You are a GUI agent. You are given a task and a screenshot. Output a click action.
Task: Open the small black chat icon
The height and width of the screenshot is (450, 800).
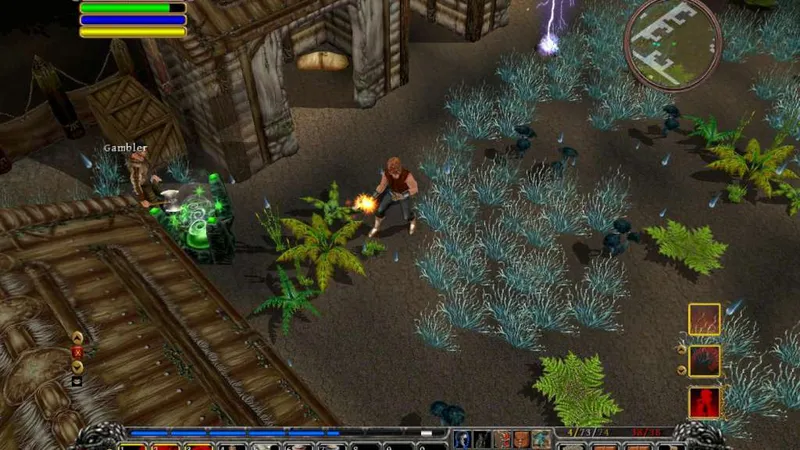click(77, 381)
